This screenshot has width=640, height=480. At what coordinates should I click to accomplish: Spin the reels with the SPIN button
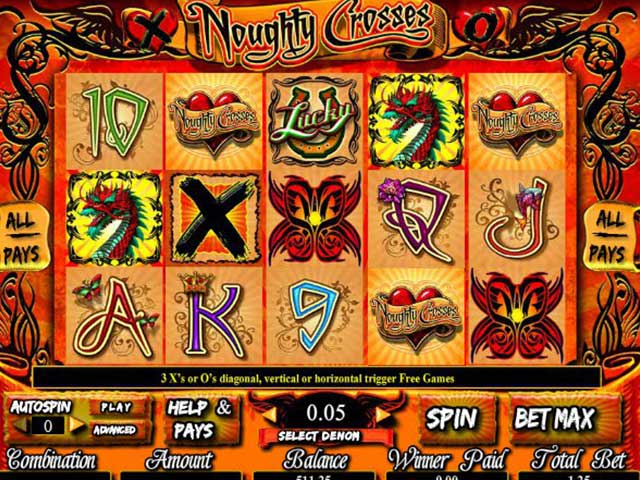pyautogui.click(x=452, y=418)
